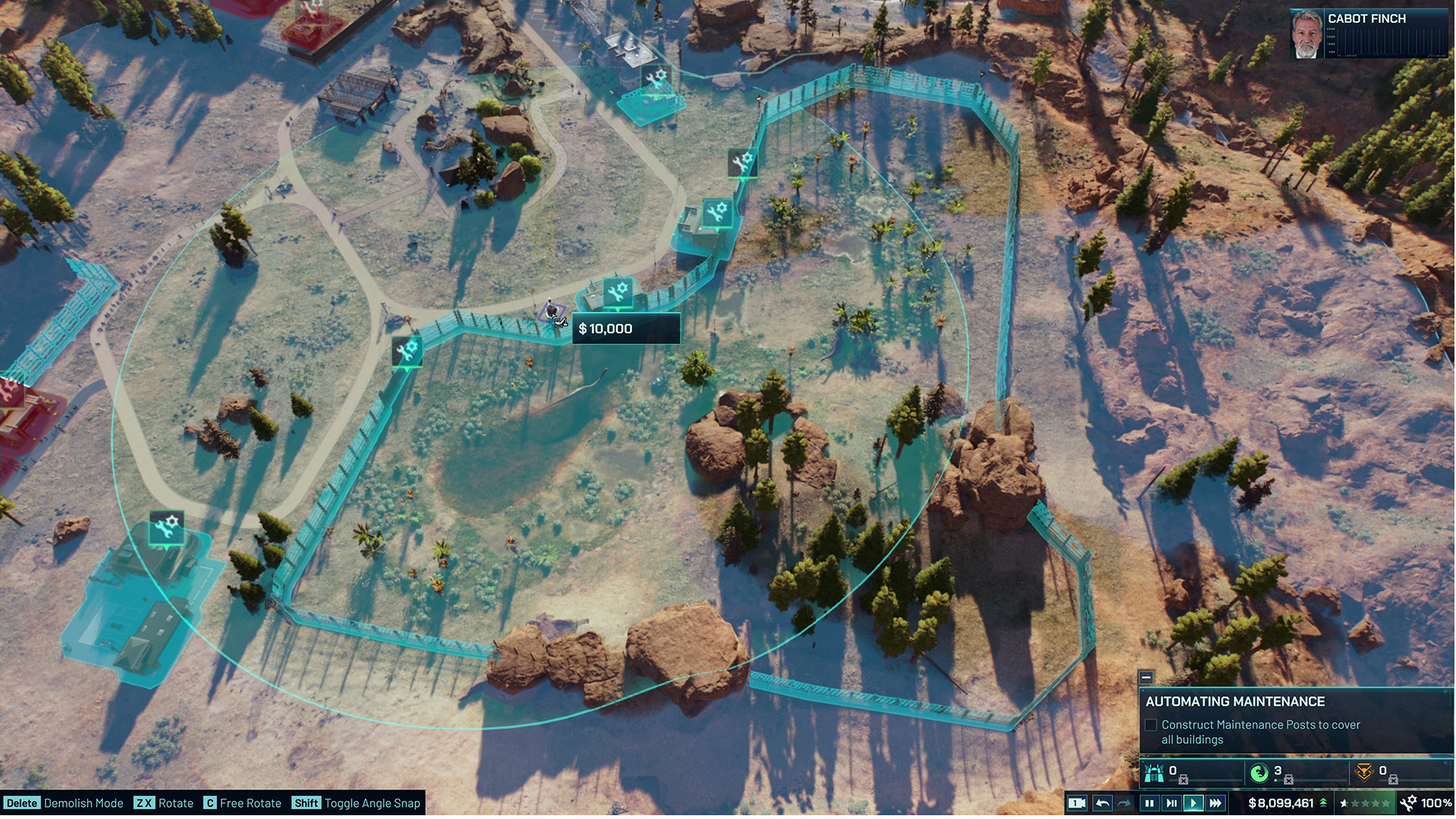Open the camera mode button
Screen dimensions: 1456x819
1077,803
